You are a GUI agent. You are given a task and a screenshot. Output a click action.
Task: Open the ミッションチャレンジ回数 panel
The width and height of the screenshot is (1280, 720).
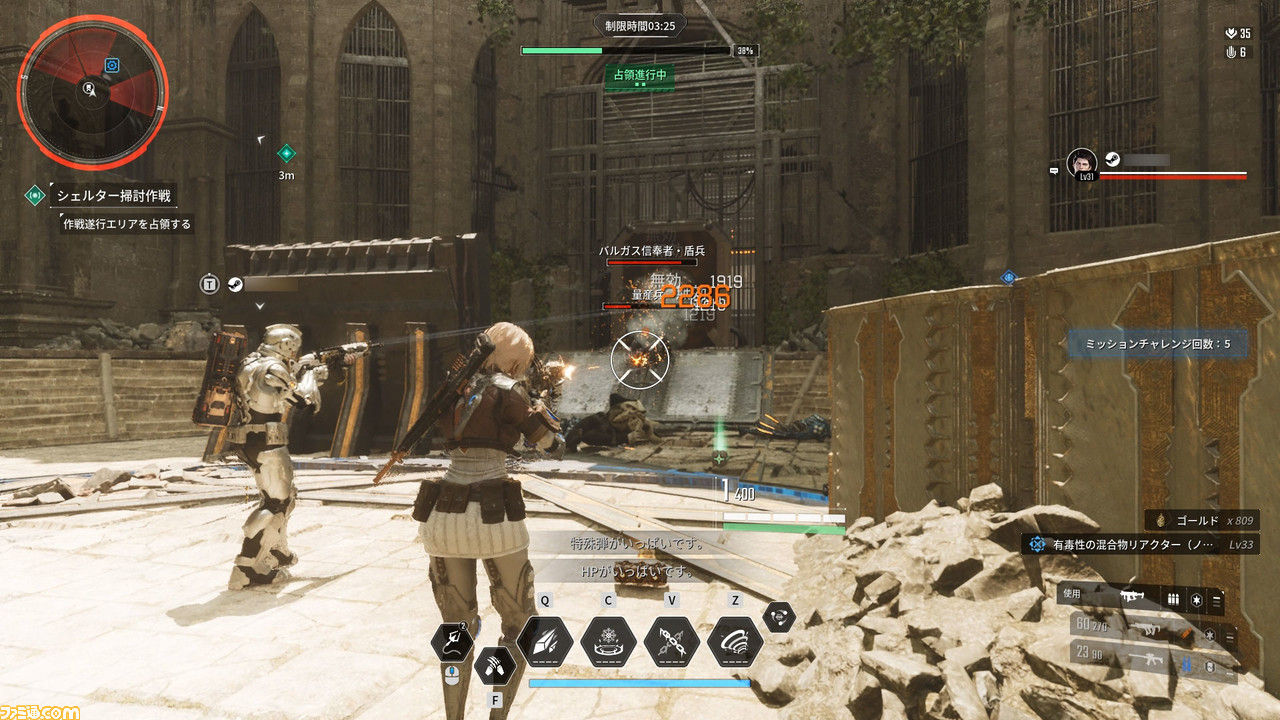tap(1155, 344)
